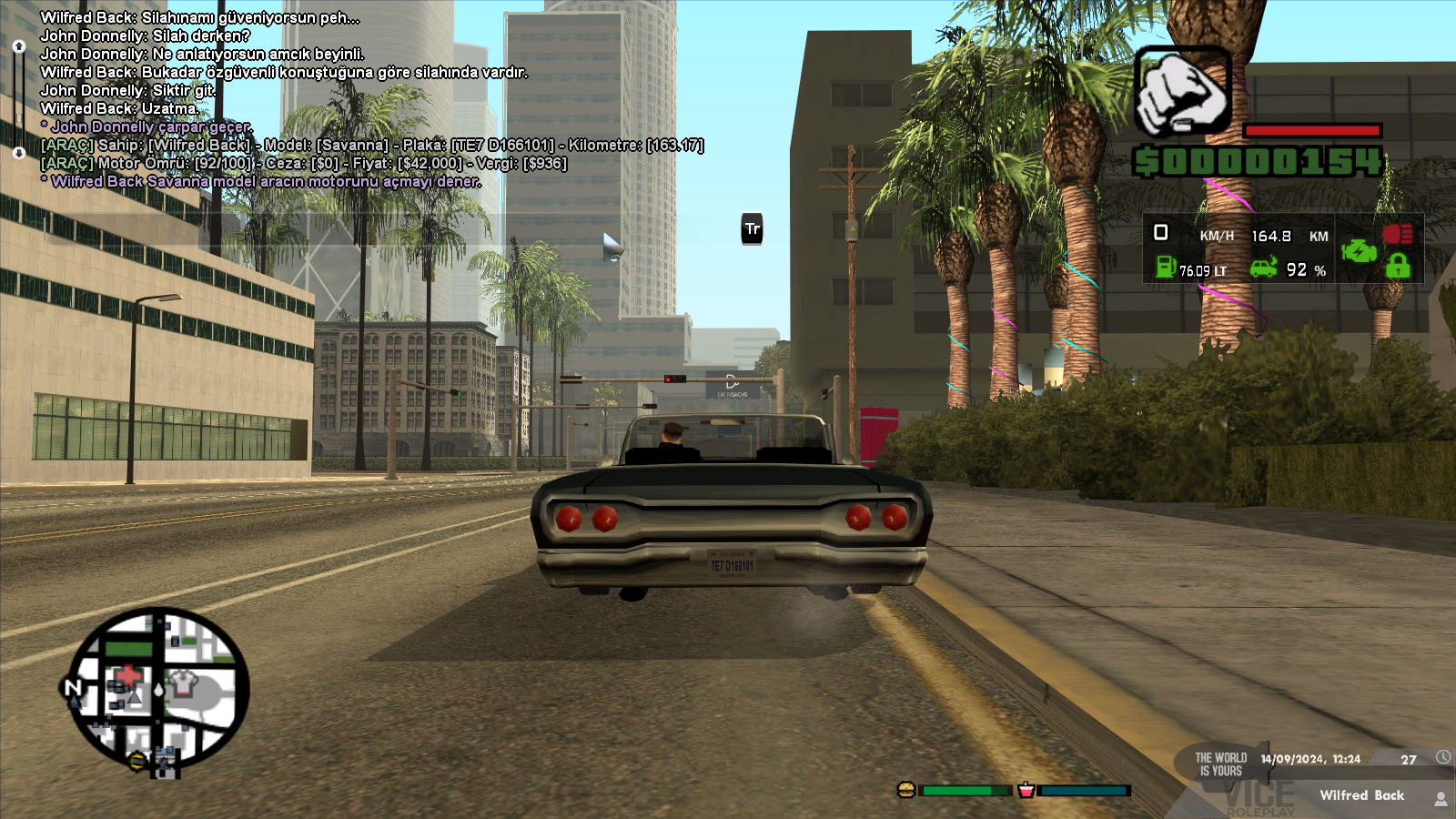Click the green fuel pump icon

[x=1165, y=267]
